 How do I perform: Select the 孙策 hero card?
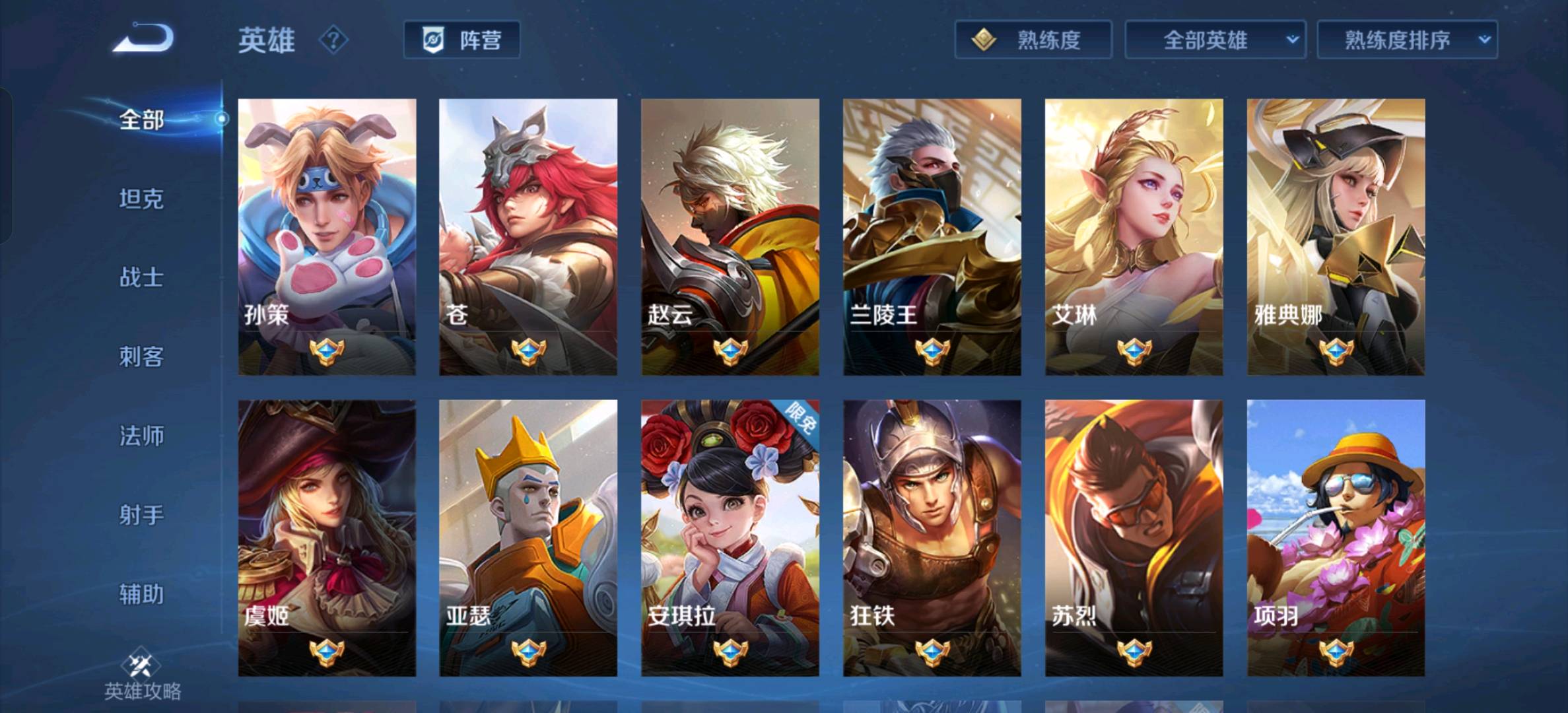[x=327, y=237]
